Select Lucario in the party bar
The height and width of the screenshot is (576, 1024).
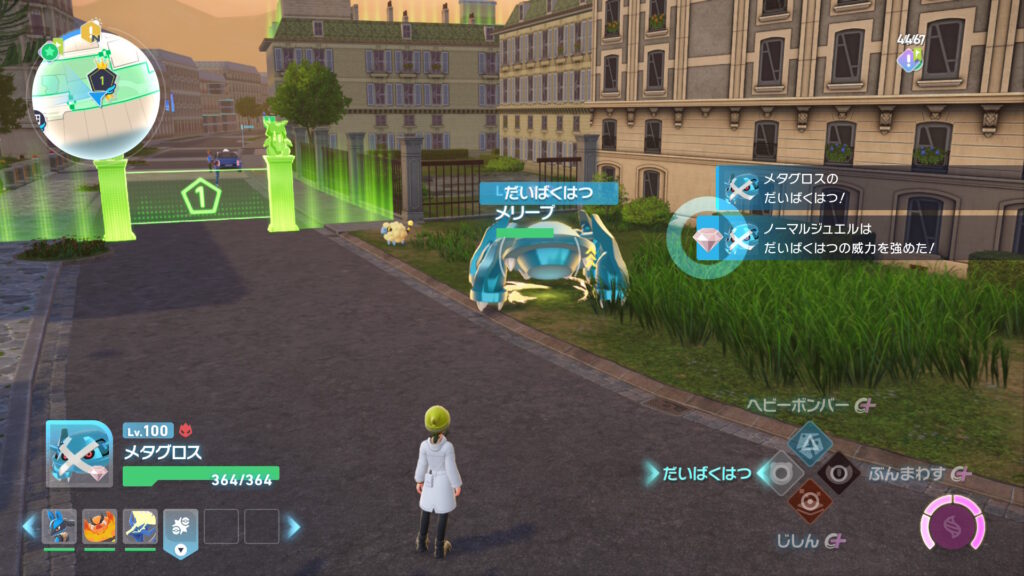click(59, 527)
